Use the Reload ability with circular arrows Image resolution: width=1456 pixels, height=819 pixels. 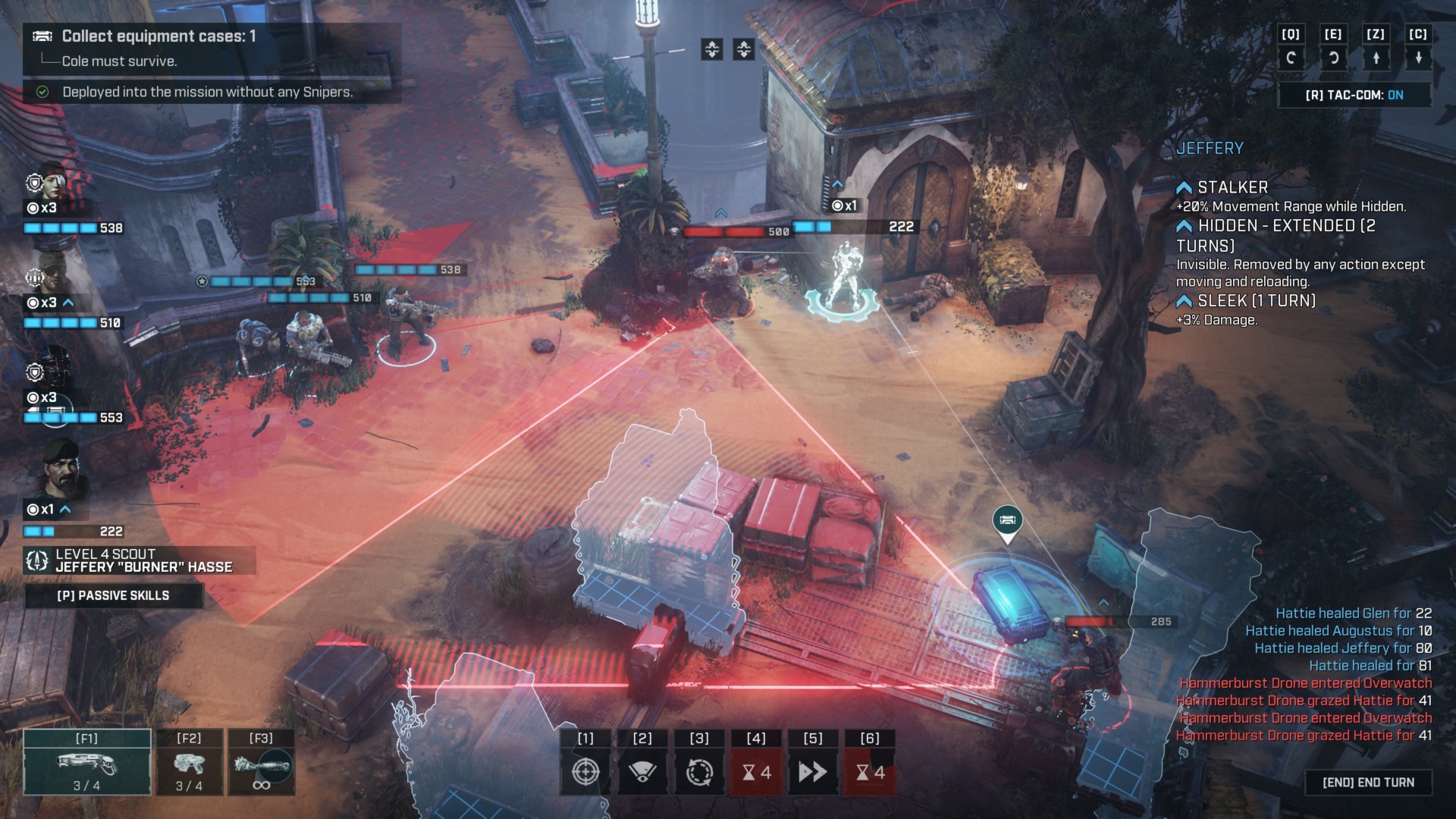pyautogui.click(x=699, y=771)
